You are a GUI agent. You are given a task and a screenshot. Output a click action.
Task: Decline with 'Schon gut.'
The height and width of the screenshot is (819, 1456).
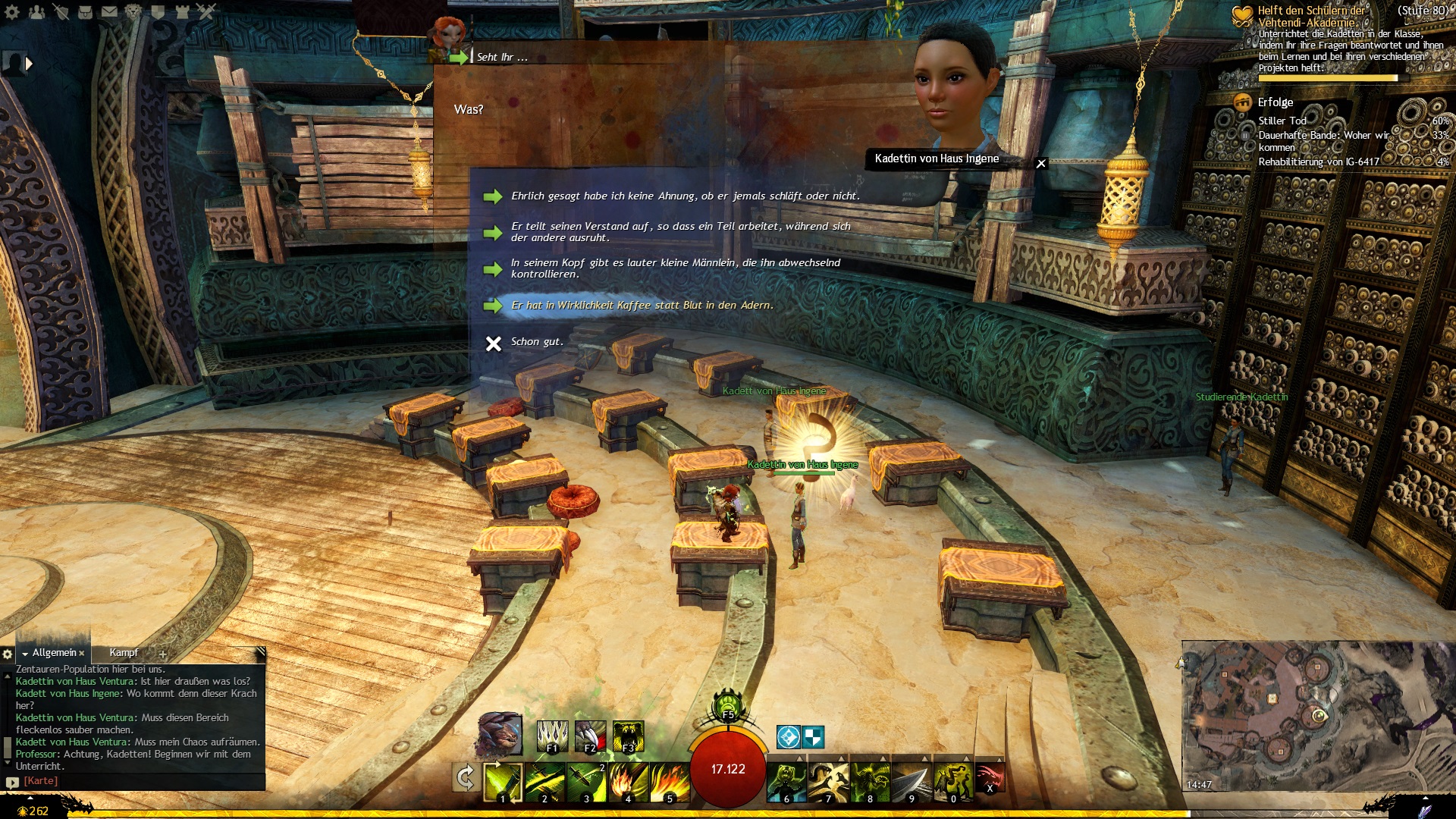point(536,342)
